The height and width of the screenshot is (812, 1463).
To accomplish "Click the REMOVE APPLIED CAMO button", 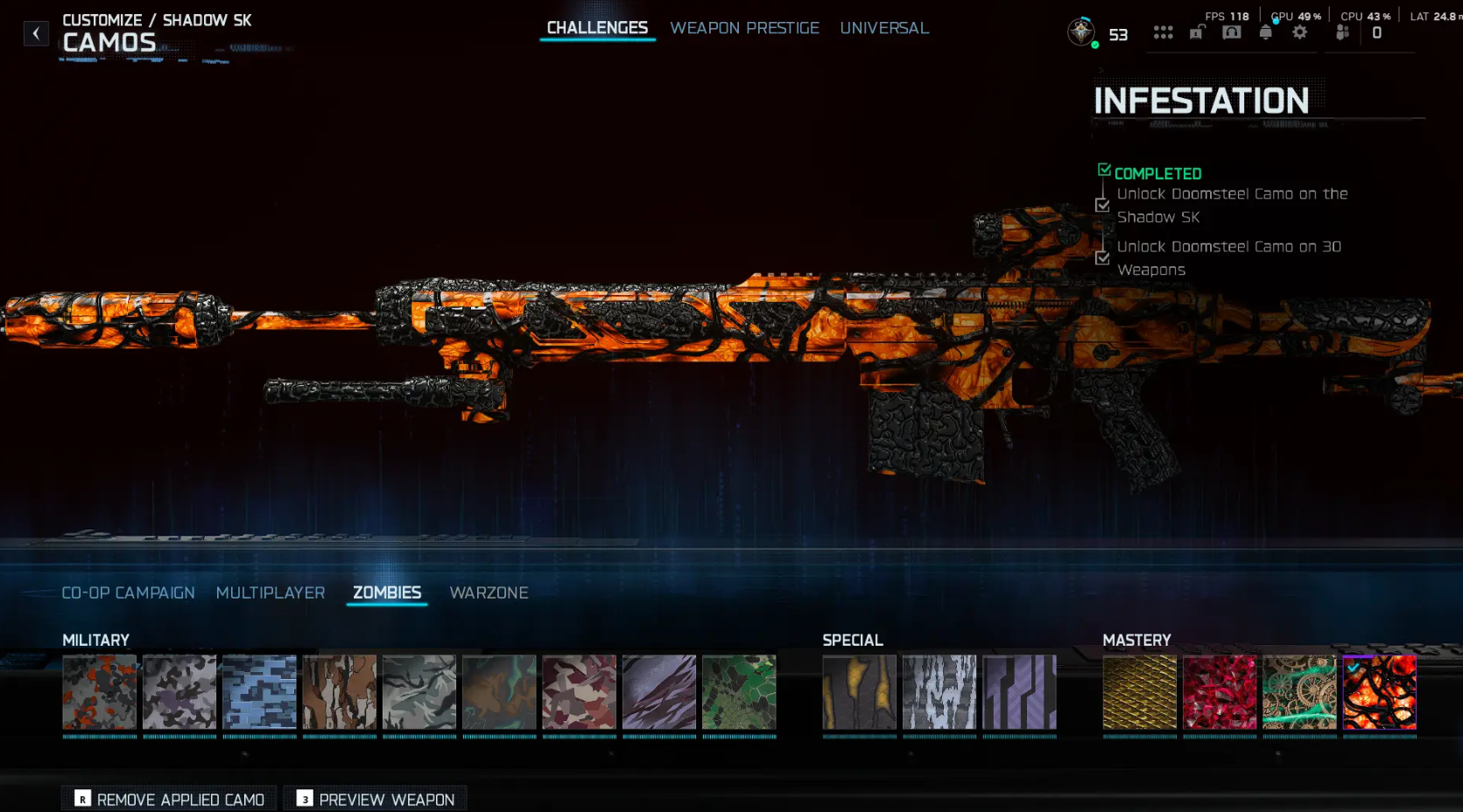I will [168, 799].
